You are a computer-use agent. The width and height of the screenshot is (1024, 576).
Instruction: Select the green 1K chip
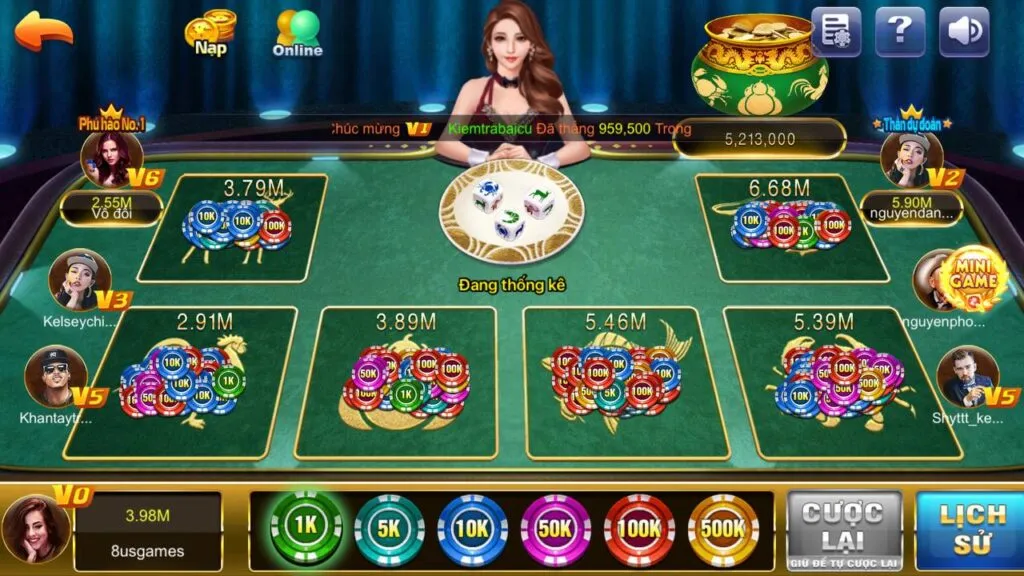(x=306, y=528)
